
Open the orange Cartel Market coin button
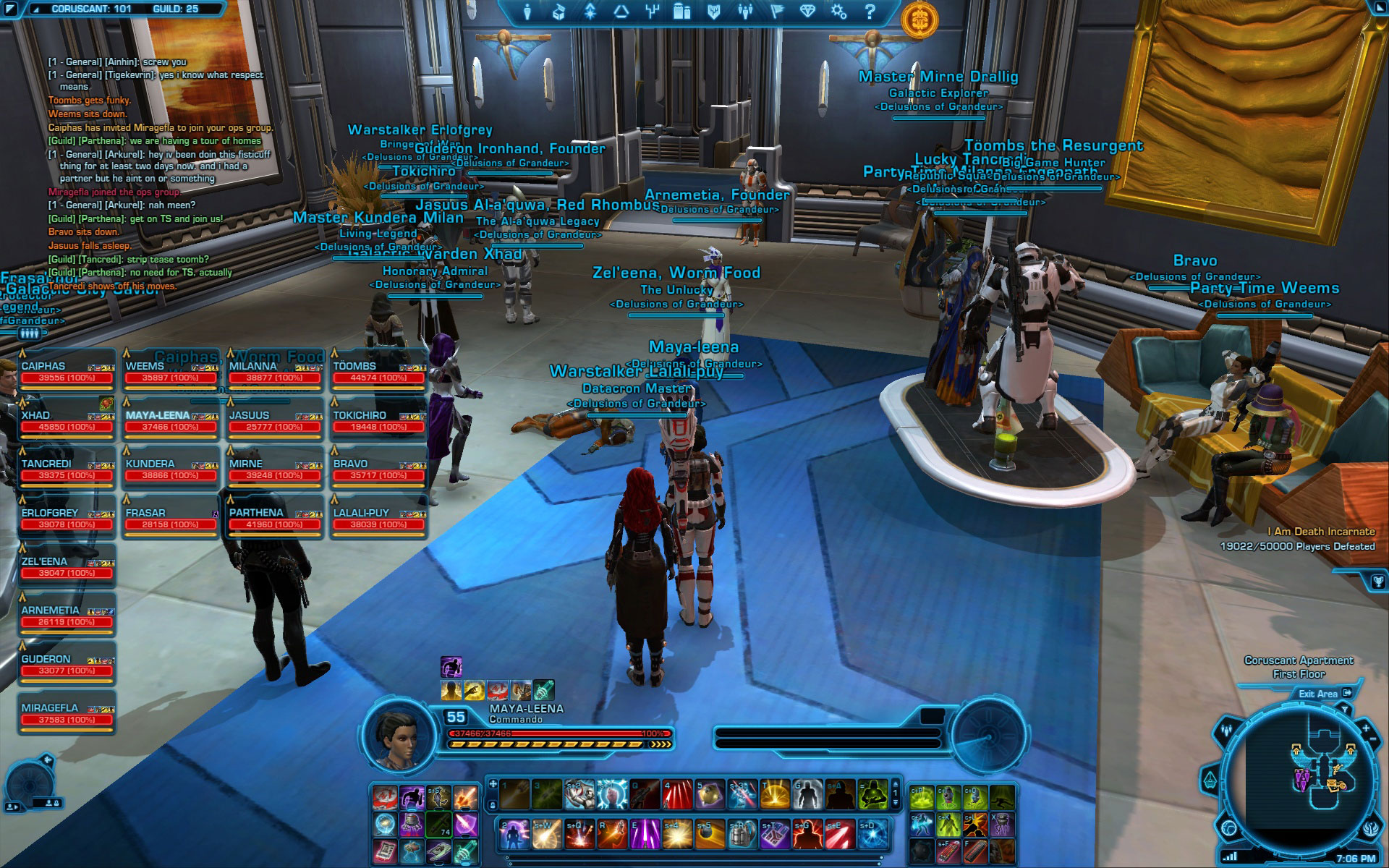point(919,18)
